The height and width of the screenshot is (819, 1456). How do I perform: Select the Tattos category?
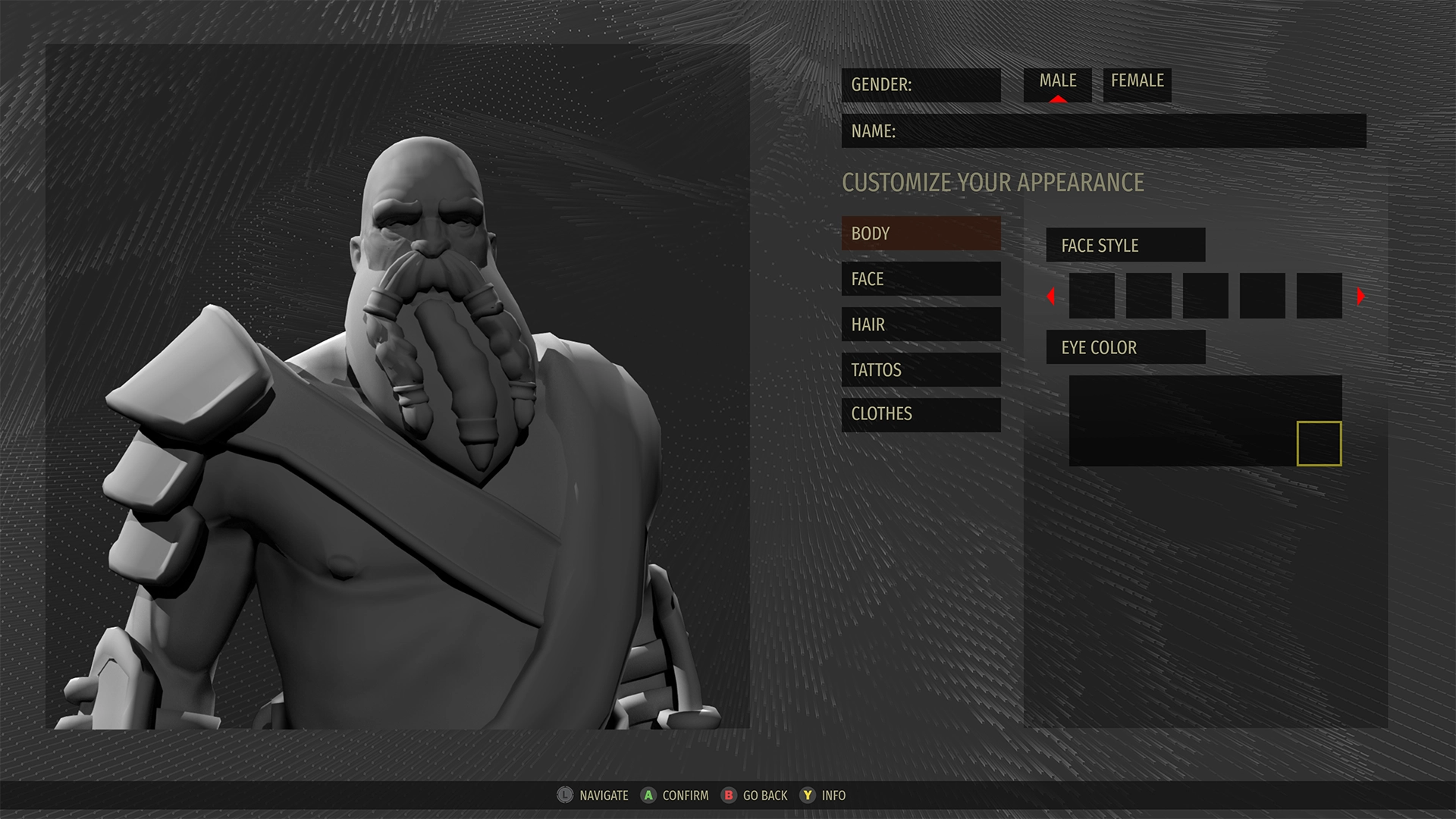click(x=921, y=370)
